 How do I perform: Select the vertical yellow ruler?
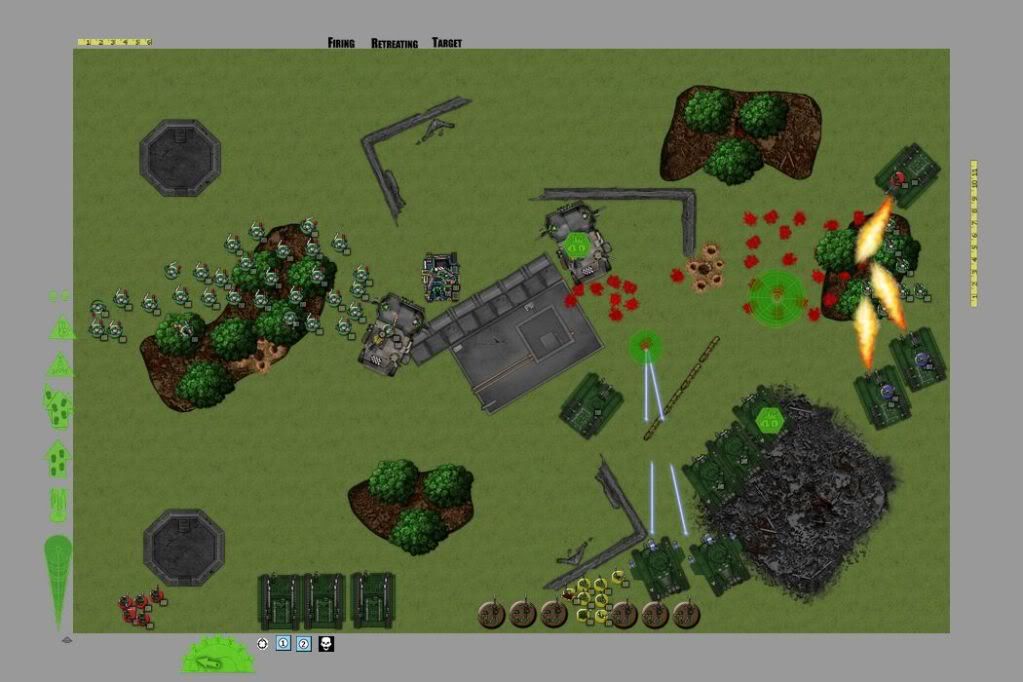[974, 233]
